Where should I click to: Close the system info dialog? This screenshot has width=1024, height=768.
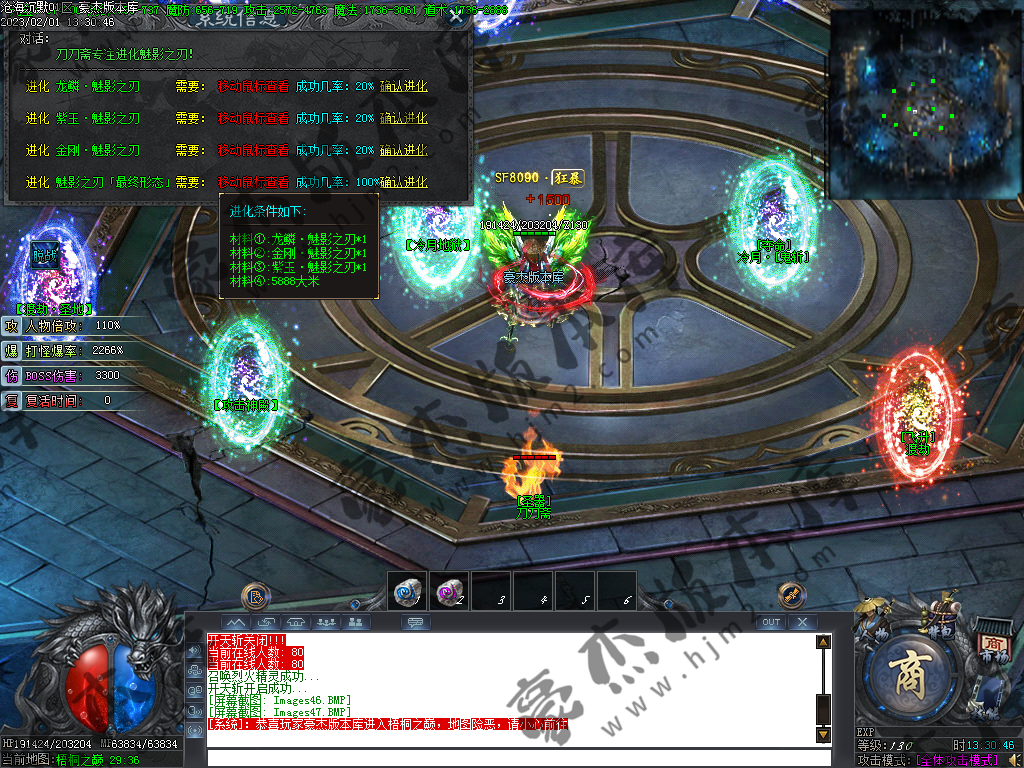click(x=456, y=15)
